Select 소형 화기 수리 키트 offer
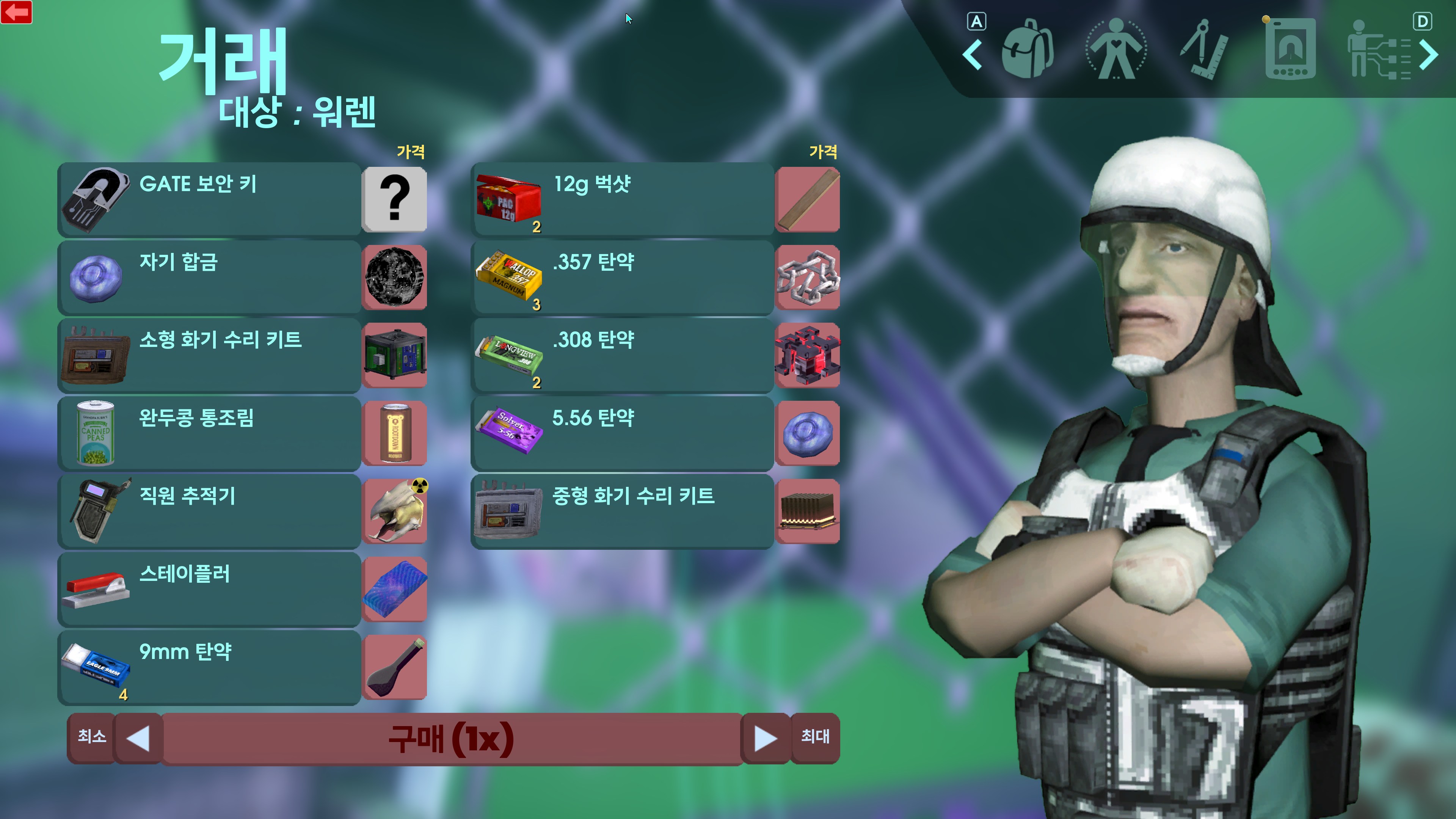This screenshot has height=819, width=1456. coord(209,355)
